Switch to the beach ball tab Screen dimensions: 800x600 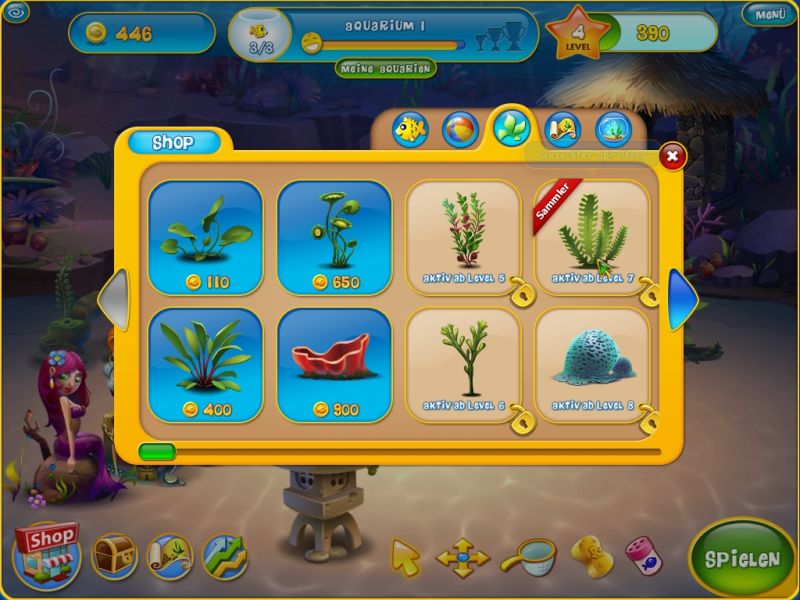(460, 130)
